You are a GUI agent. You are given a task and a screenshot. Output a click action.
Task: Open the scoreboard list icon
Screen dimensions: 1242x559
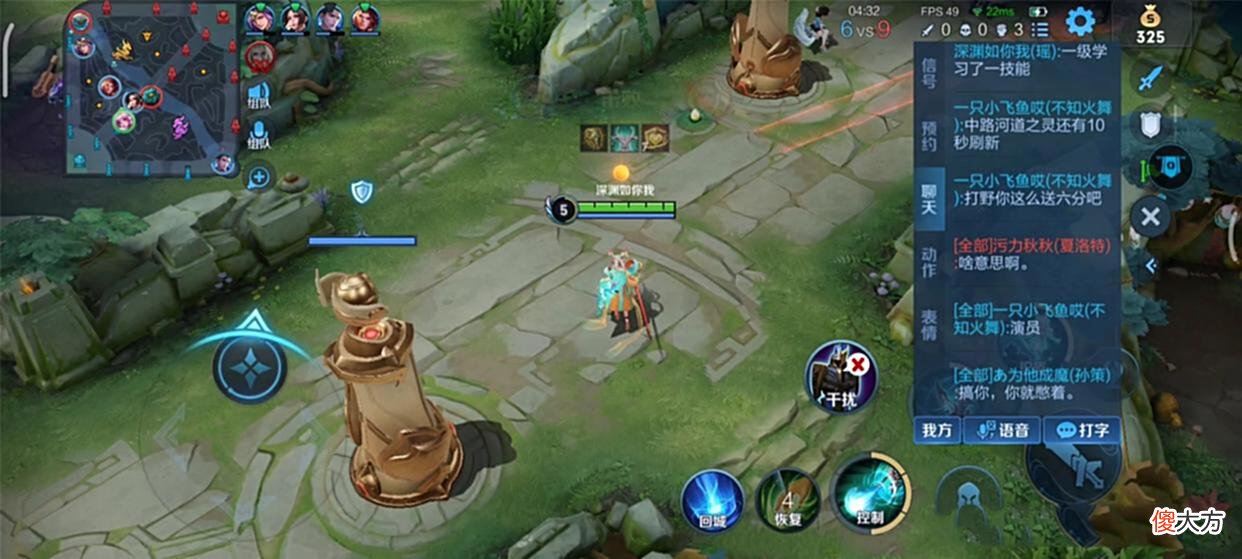tap(1039, 31)
